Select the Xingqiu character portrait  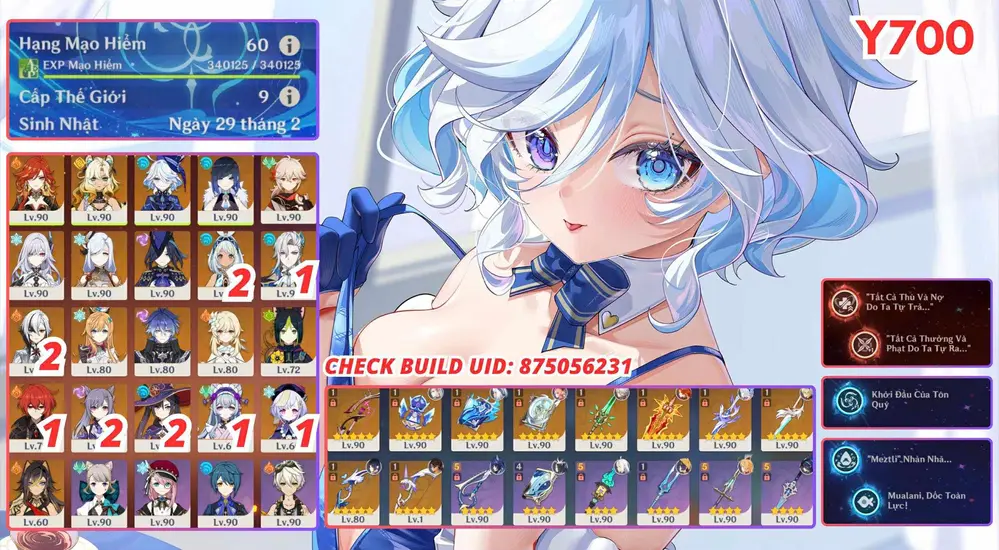[x=226, y=490]
